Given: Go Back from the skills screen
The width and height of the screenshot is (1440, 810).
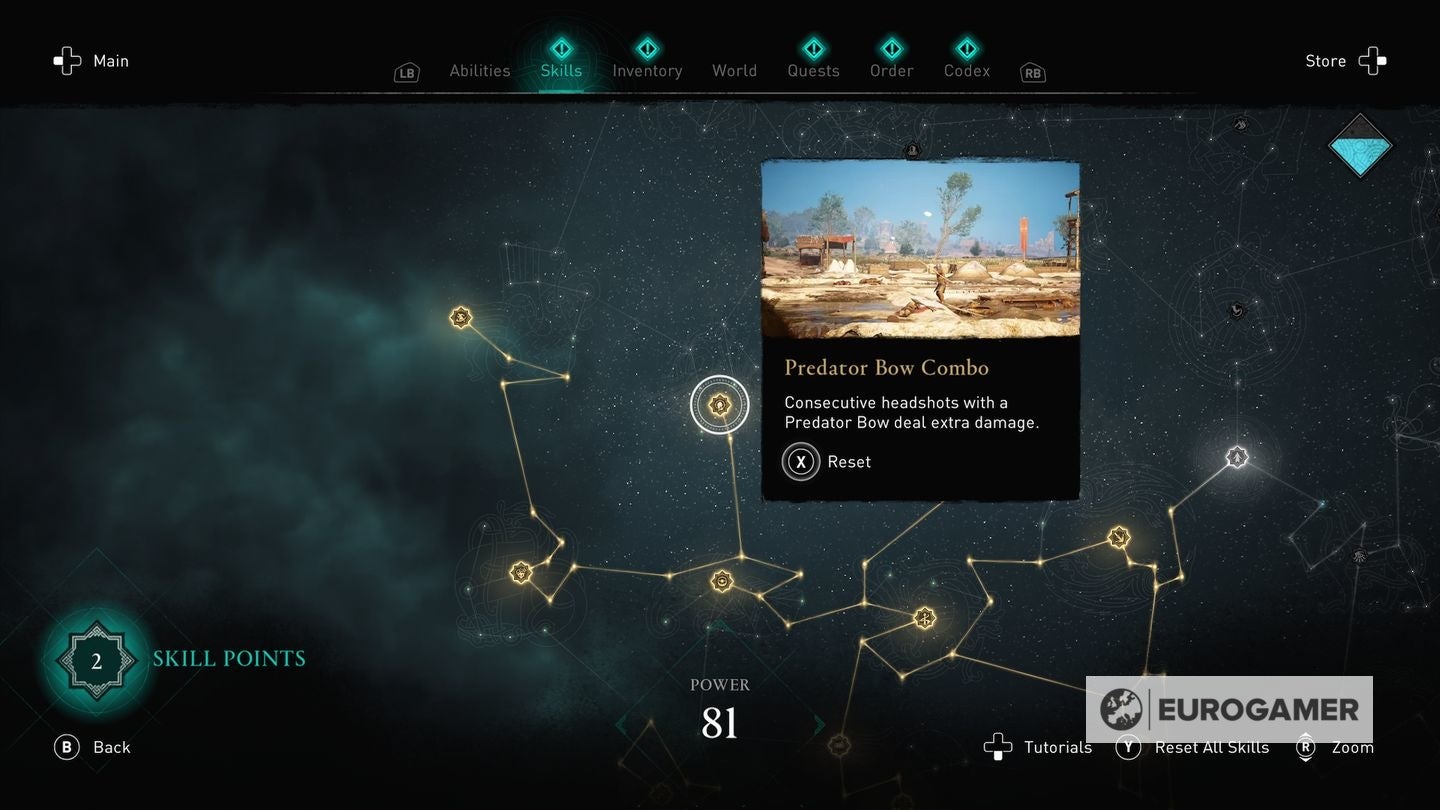Looking at the screenshot, I should tap(93, 747).
